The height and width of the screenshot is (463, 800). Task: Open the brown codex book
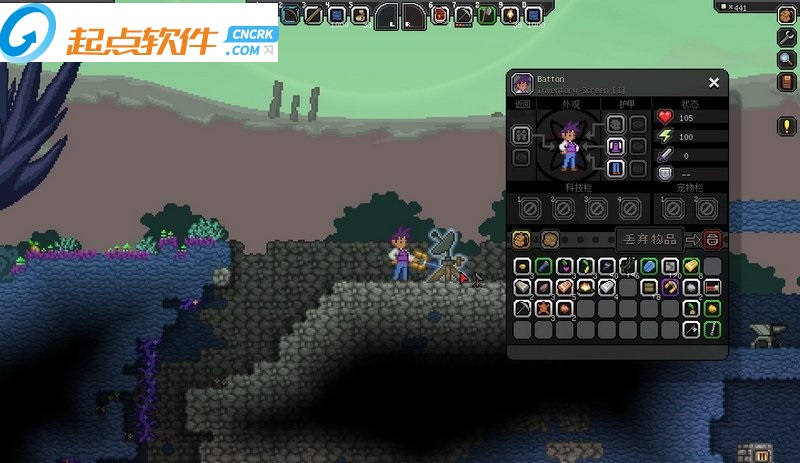pos(786,81)
